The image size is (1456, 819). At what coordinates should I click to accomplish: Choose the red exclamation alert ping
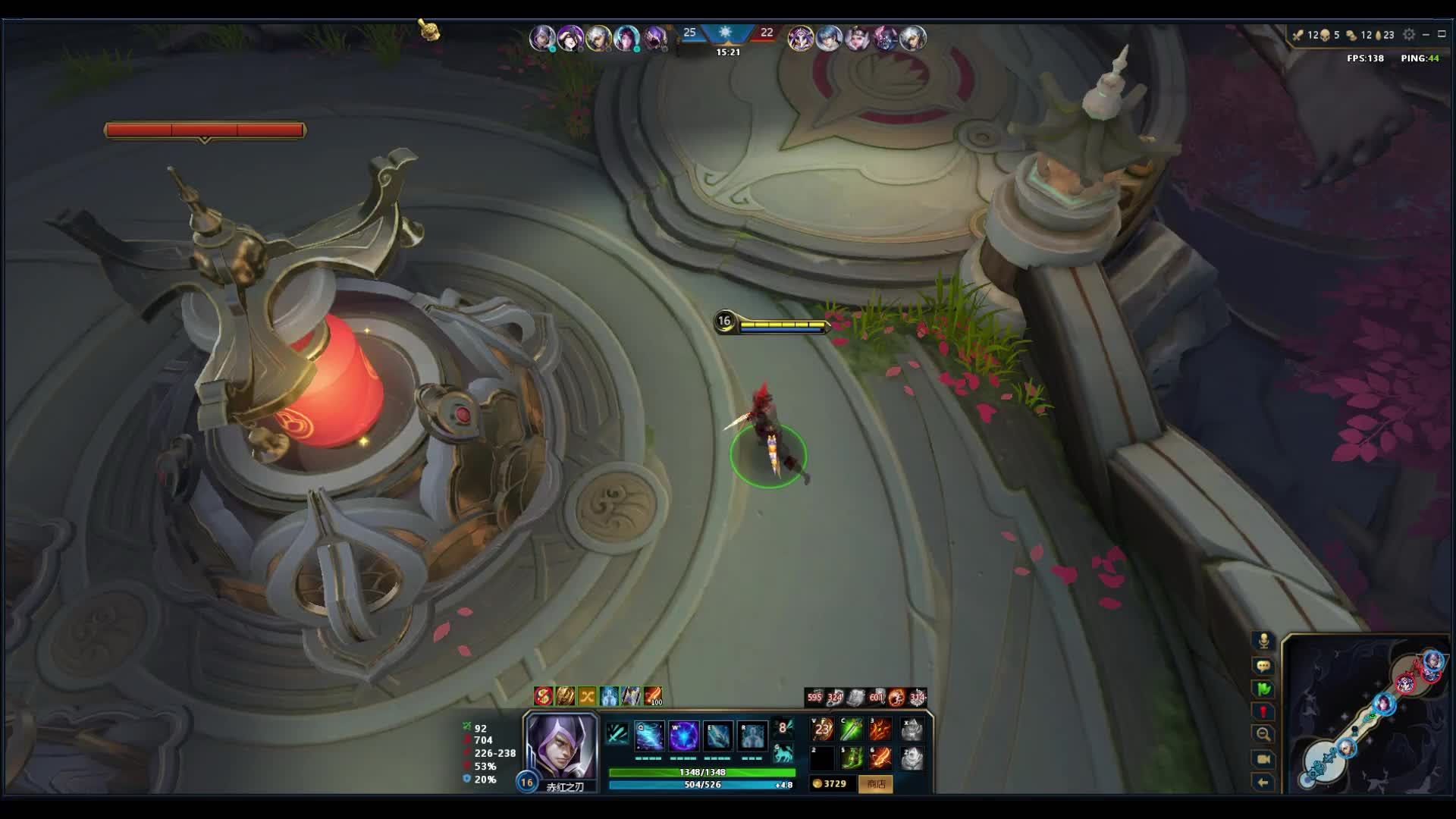(1263, 711)
